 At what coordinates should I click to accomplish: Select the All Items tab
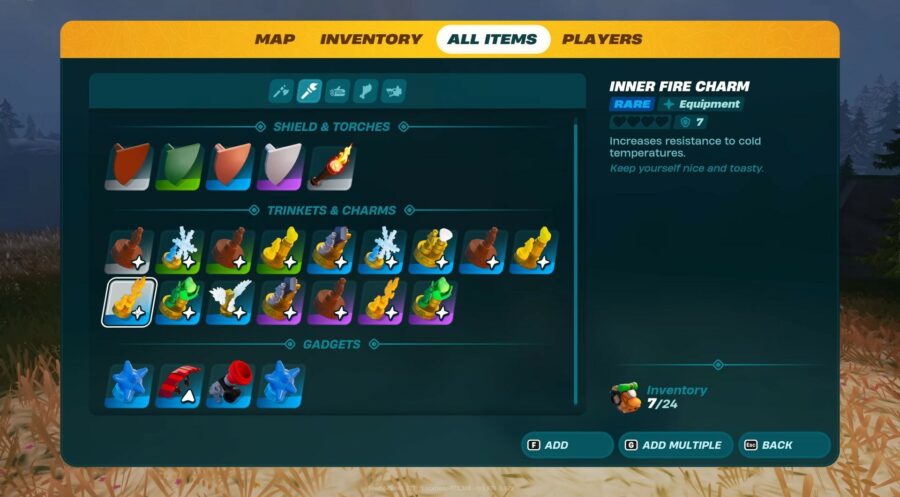pyautogui.click(x=493, y=40)
